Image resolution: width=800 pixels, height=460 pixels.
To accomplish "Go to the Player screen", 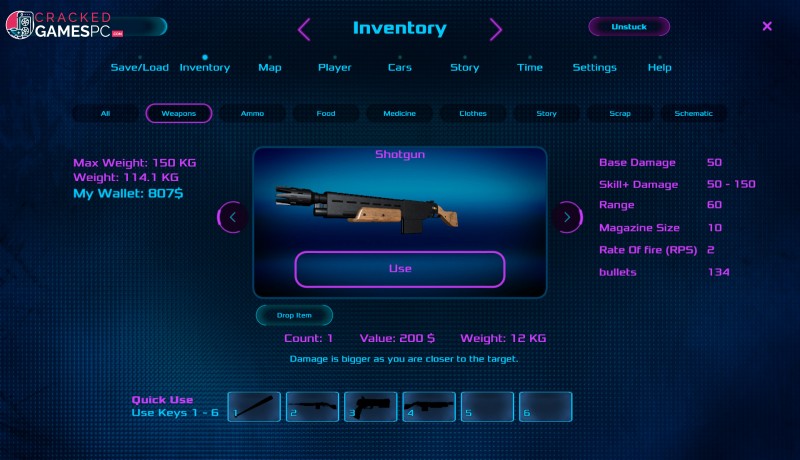I will [335, 67].
